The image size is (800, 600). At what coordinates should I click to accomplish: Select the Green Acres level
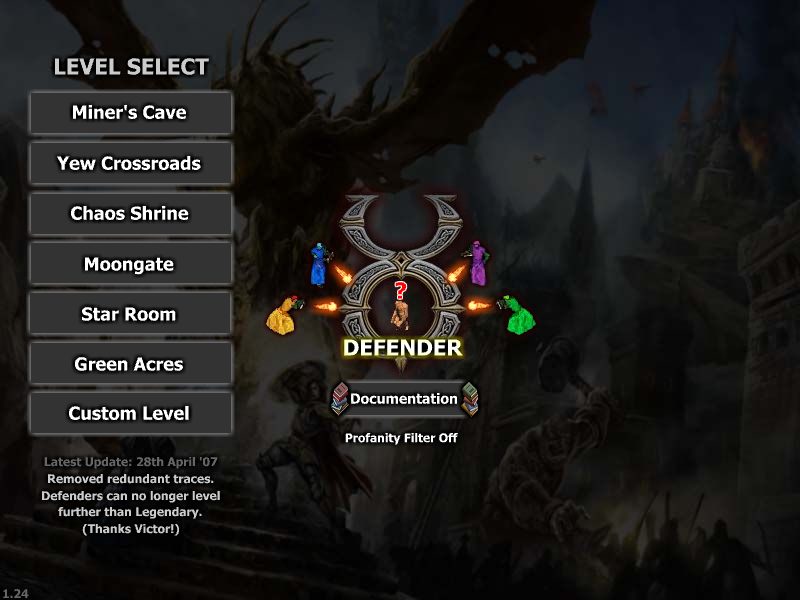(130, 364)
